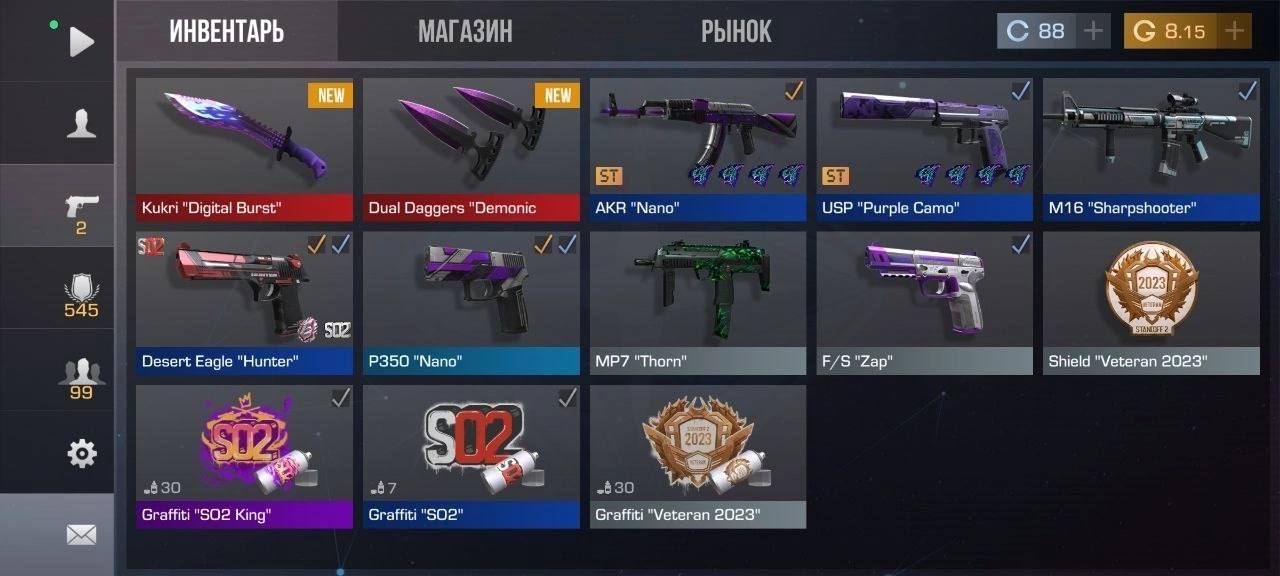The width and height of the screenshot is (1280, 576).
Task: Switch to the Магазин tab
Action: tap(465, 31)
